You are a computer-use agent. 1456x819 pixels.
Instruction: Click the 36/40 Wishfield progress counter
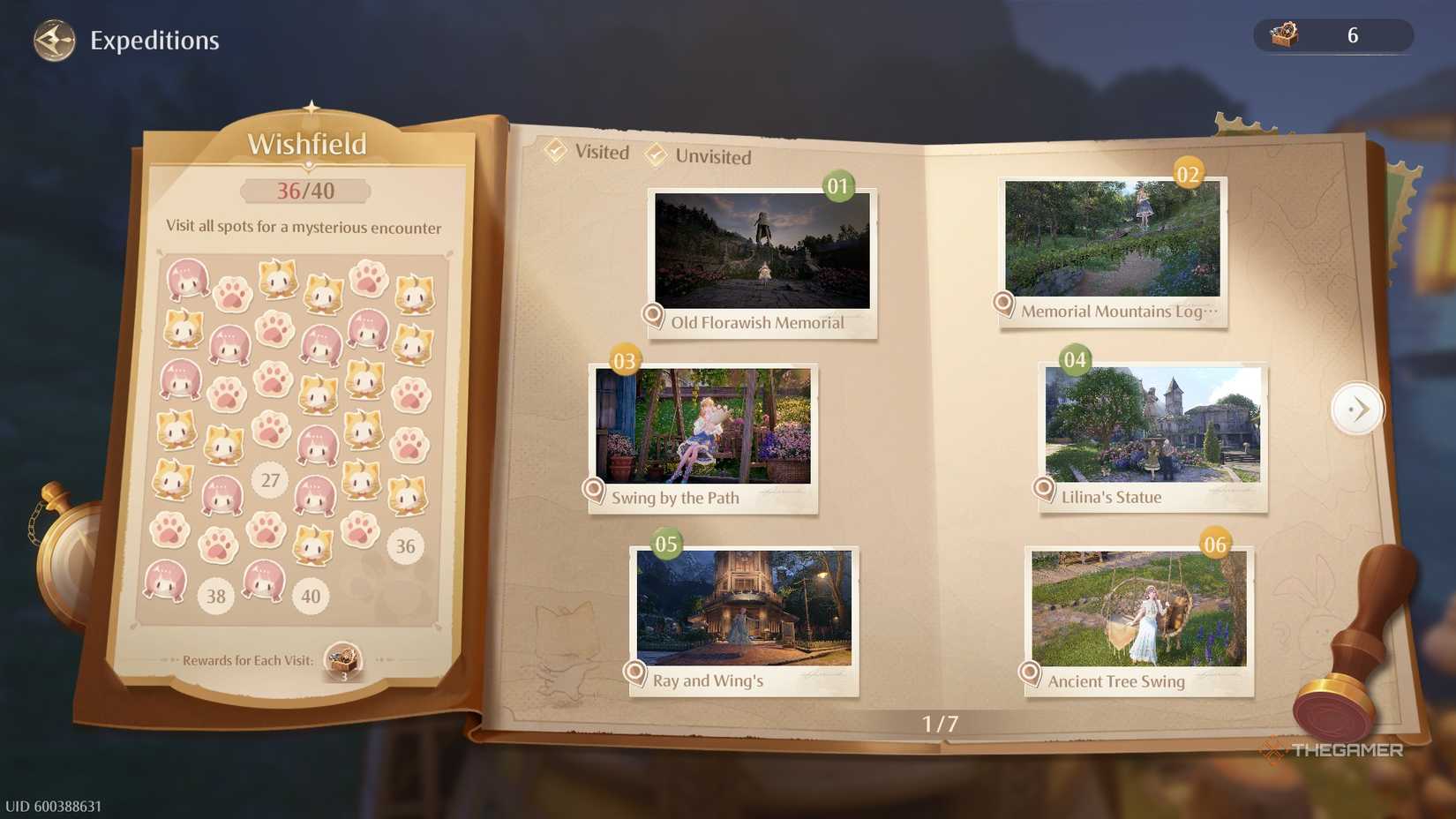(306, 189)
